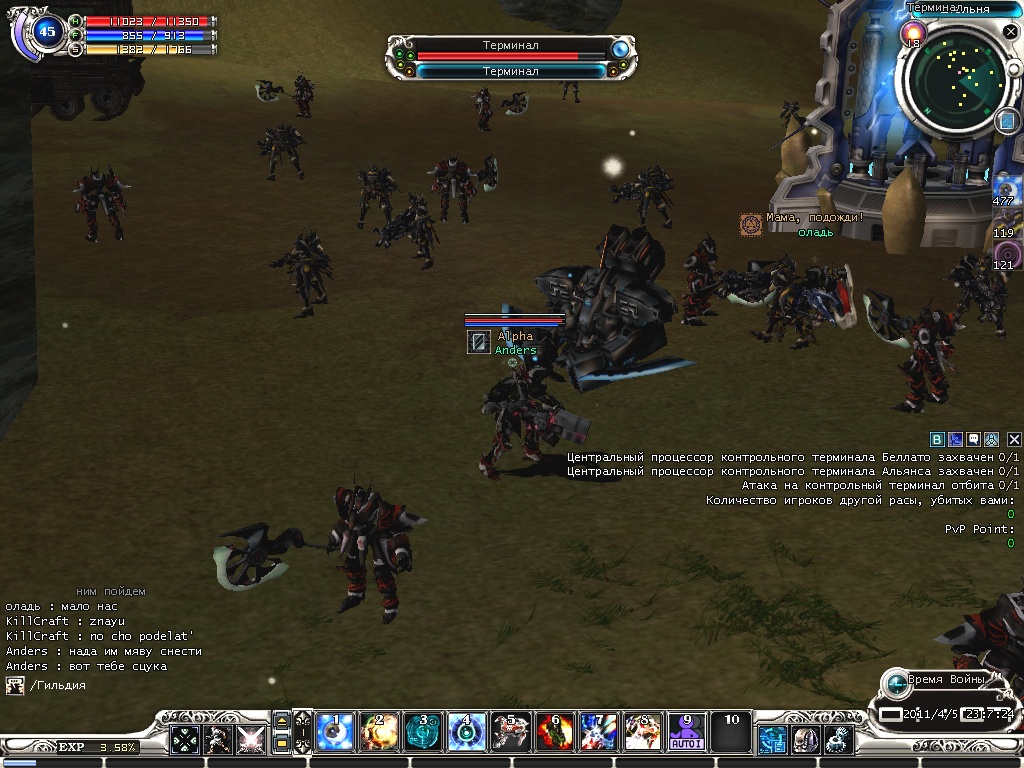This screenshot has height=768, width=1024.
Task: Open the blue map icon beside the radar
Action: tap(1006, 121)
